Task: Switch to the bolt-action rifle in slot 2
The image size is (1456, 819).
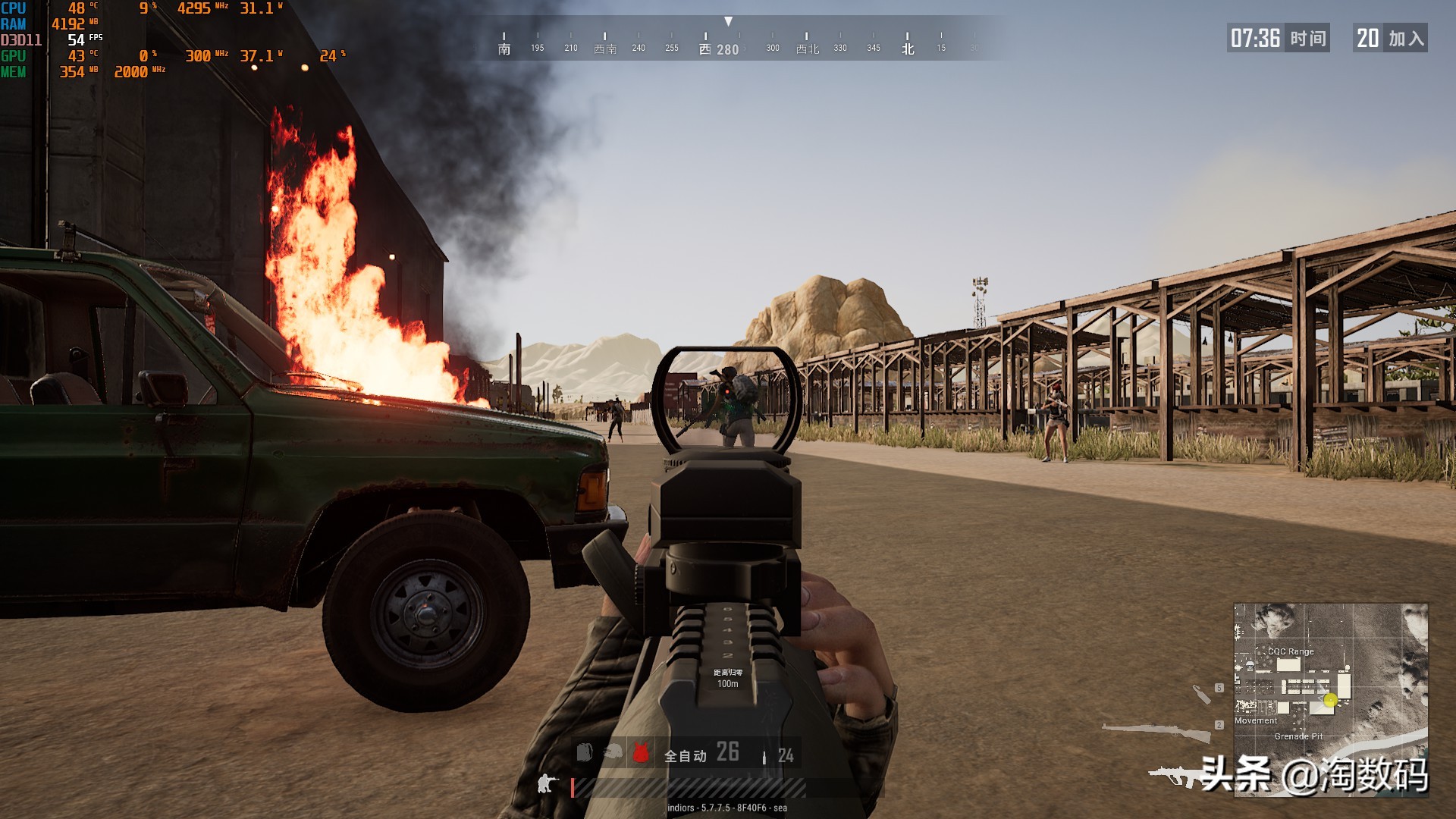Action: tap(1156, 731)
